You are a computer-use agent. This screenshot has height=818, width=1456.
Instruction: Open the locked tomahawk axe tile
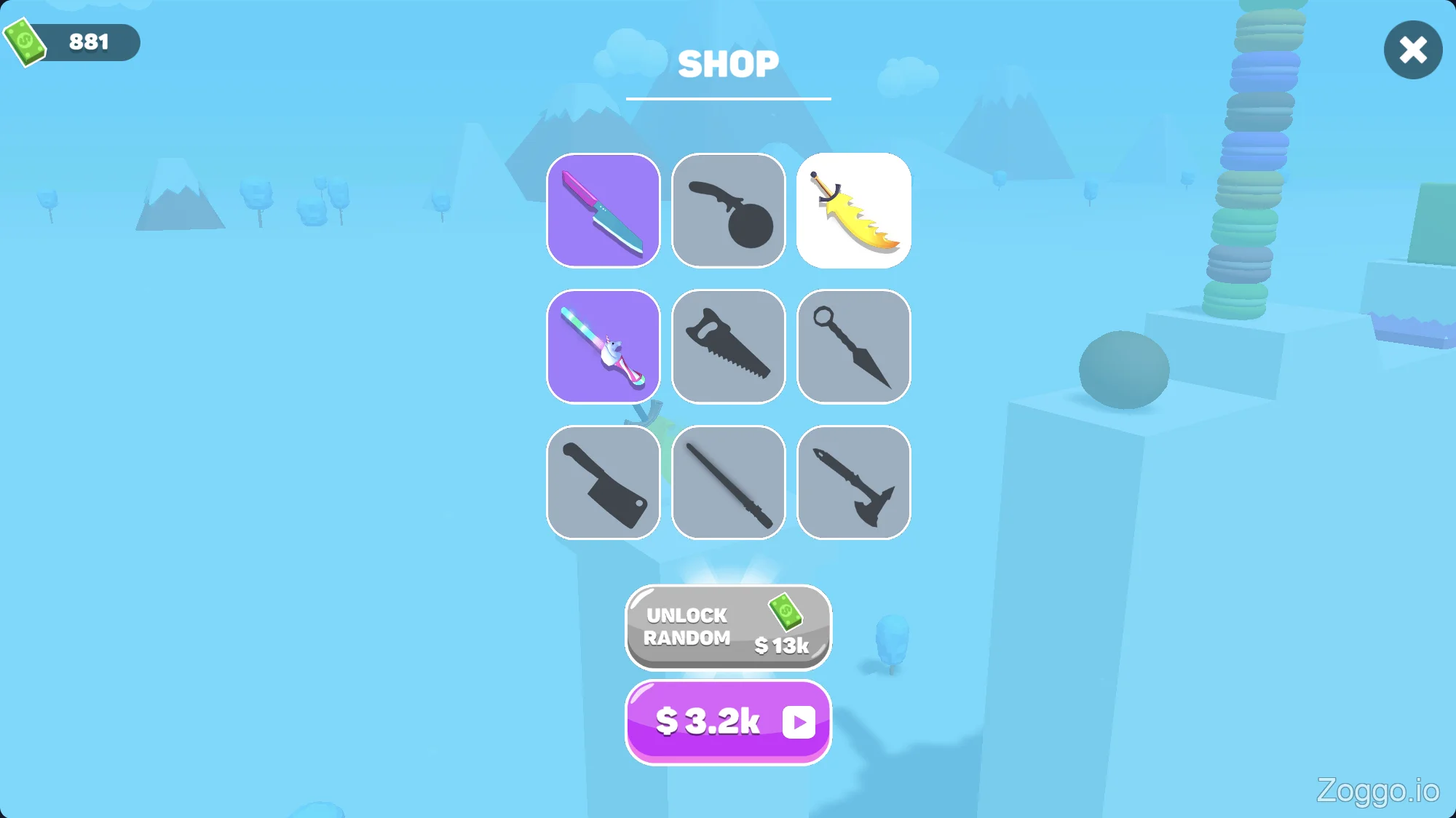click(x=852, y=483)
